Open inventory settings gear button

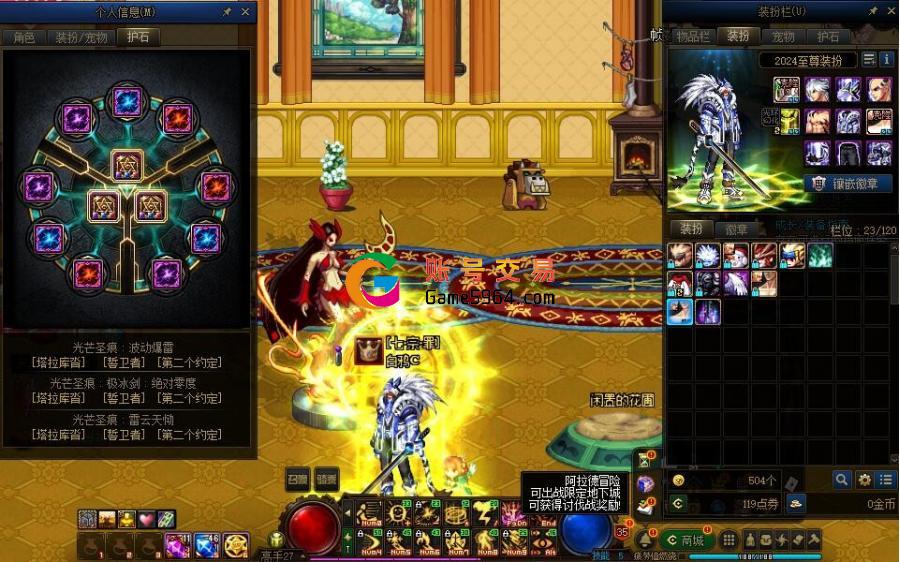coord(864,480)
